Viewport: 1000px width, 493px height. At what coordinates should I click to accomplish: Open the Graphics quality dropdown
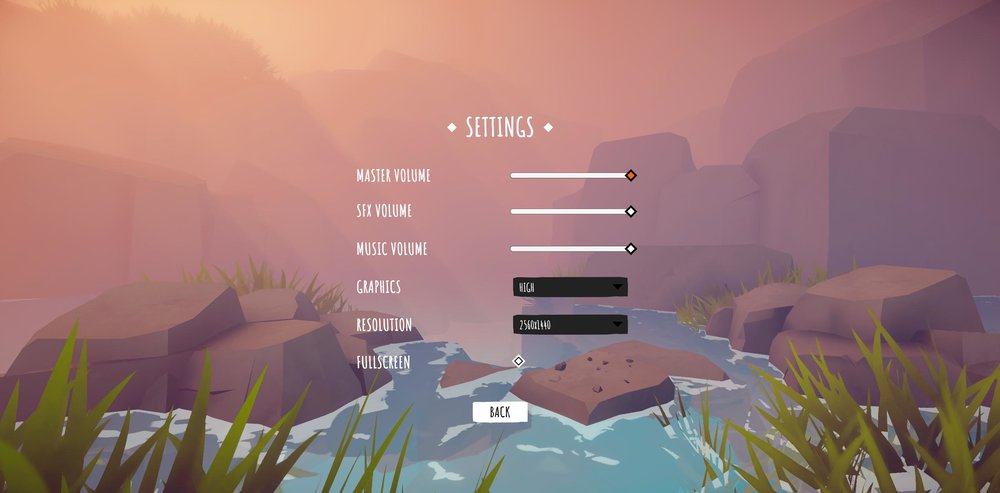point(570,287)
